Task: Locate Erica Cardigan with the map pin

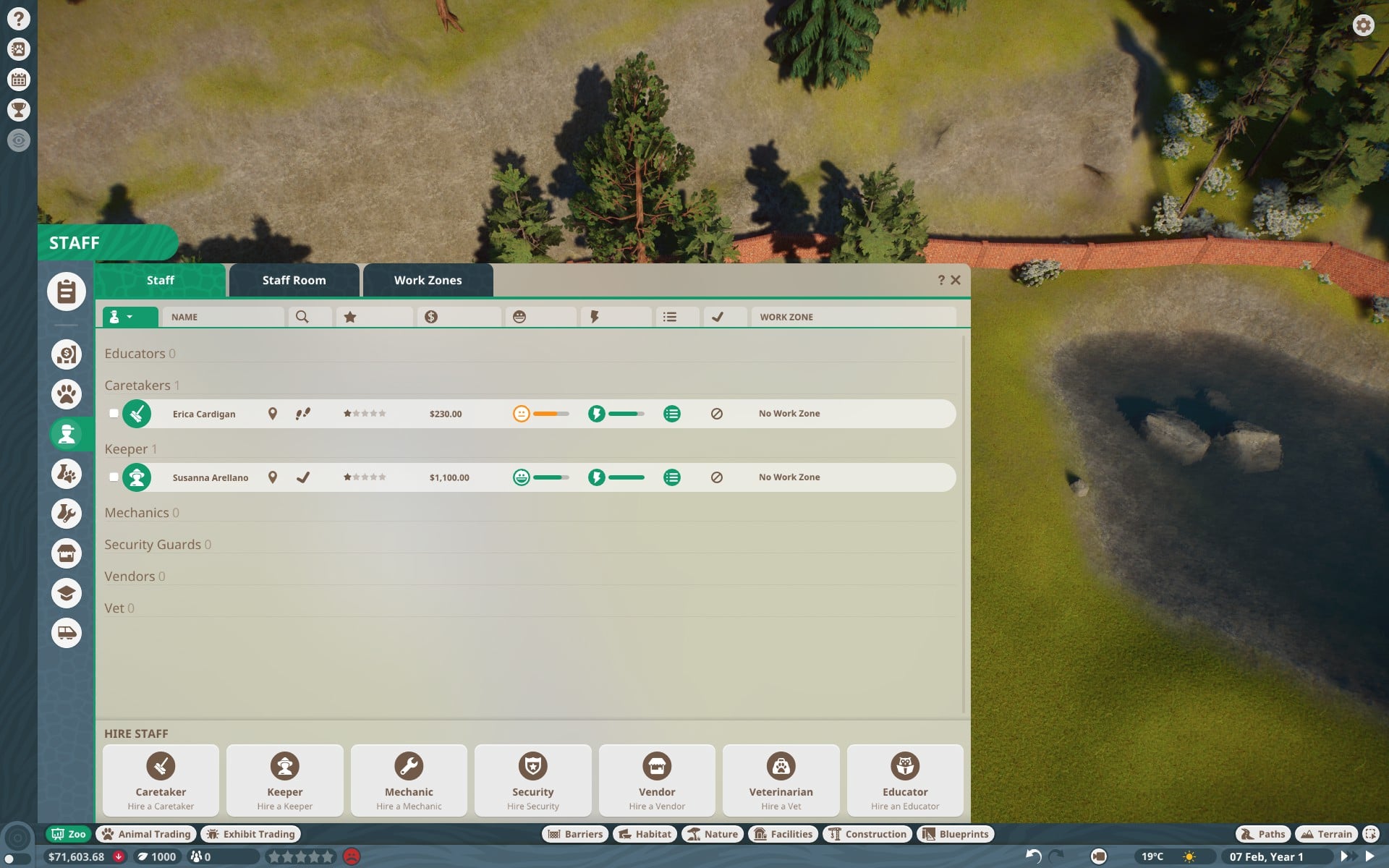Action: pyautogui.click(x=273, y=414)
